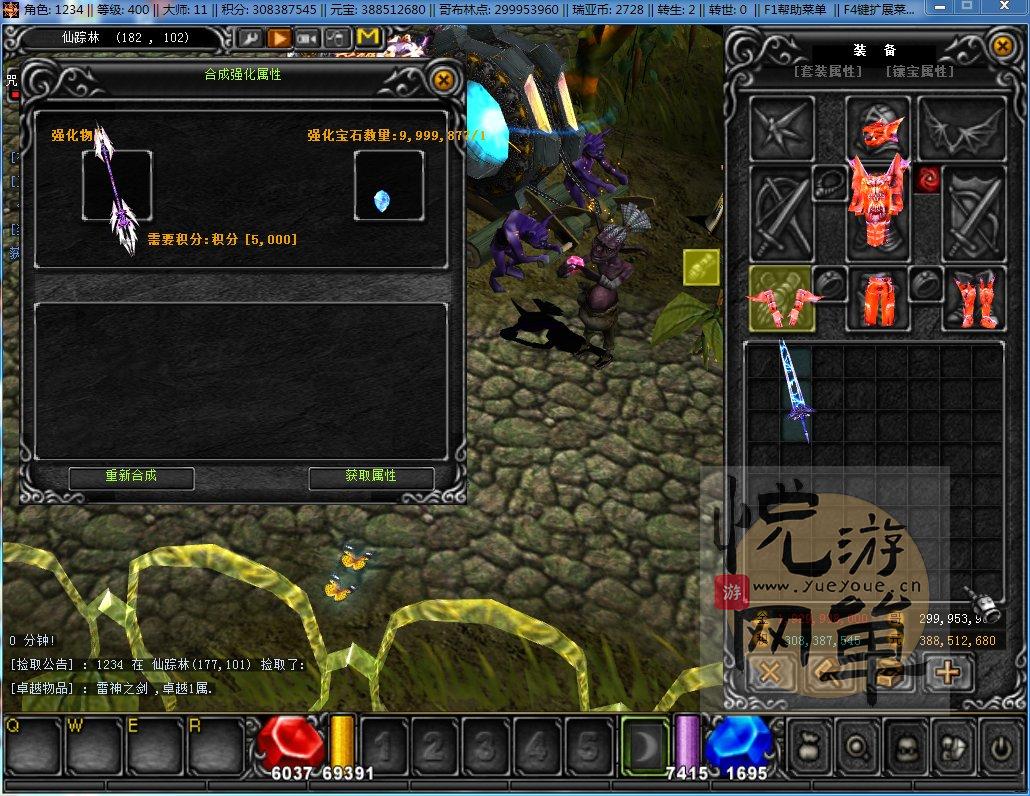This screenshot has height=796, width=1030.
Task: Select the equipped red gloves slot
Action: point(781,299)
